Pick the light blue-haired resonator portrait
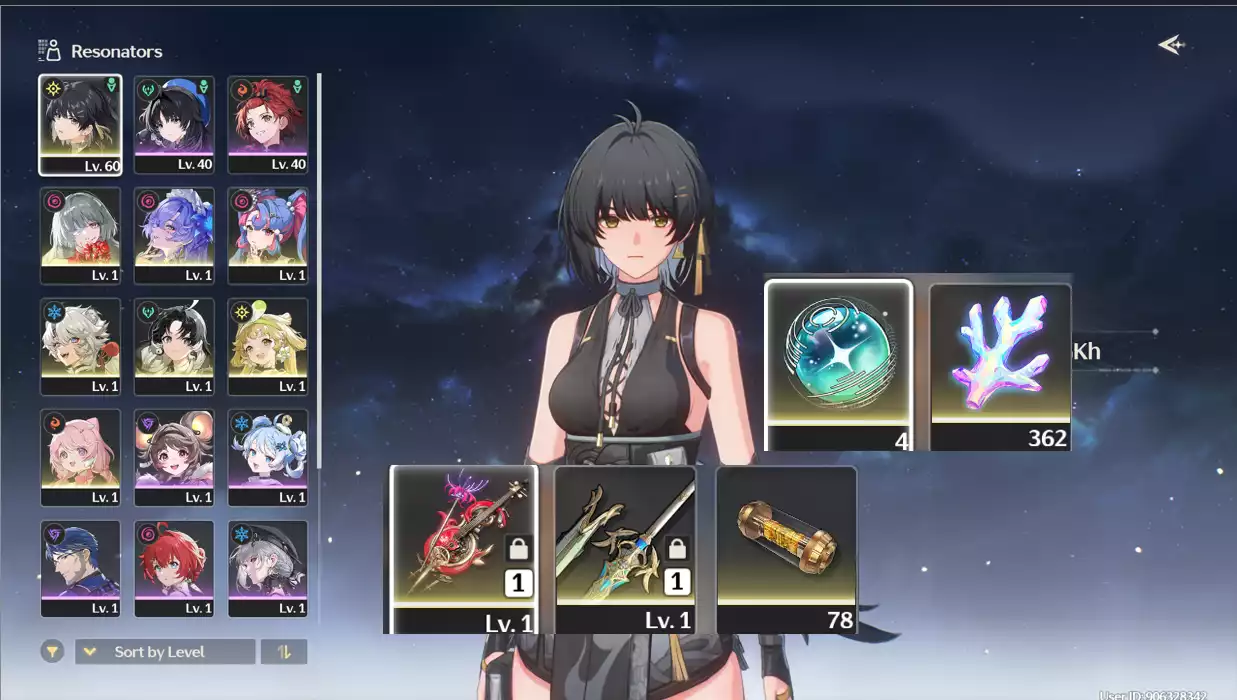 coord(267,457)
